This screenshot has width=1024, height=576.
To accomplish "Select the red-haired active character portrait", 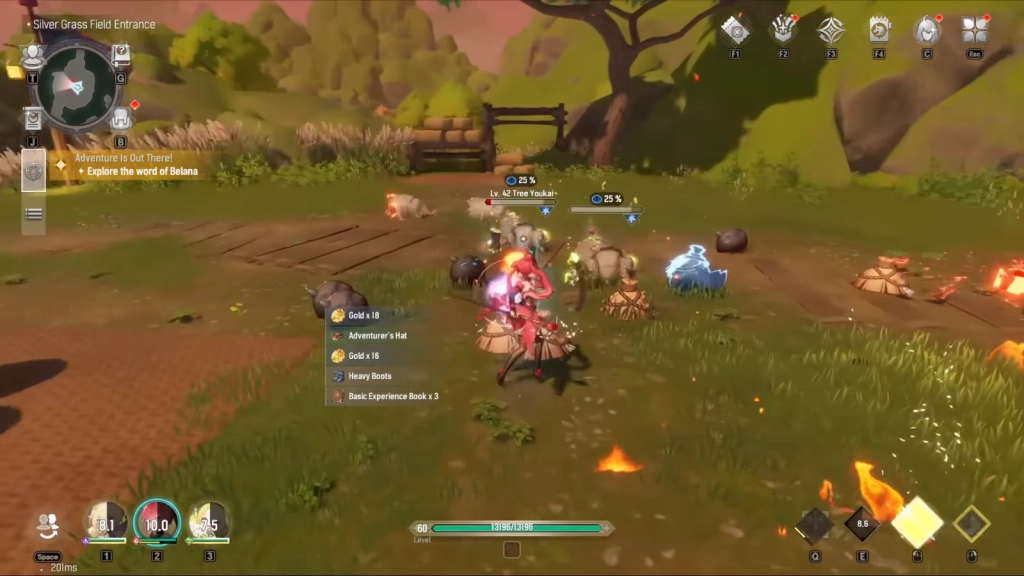I will pyautogui.click(x=157, y=522).
